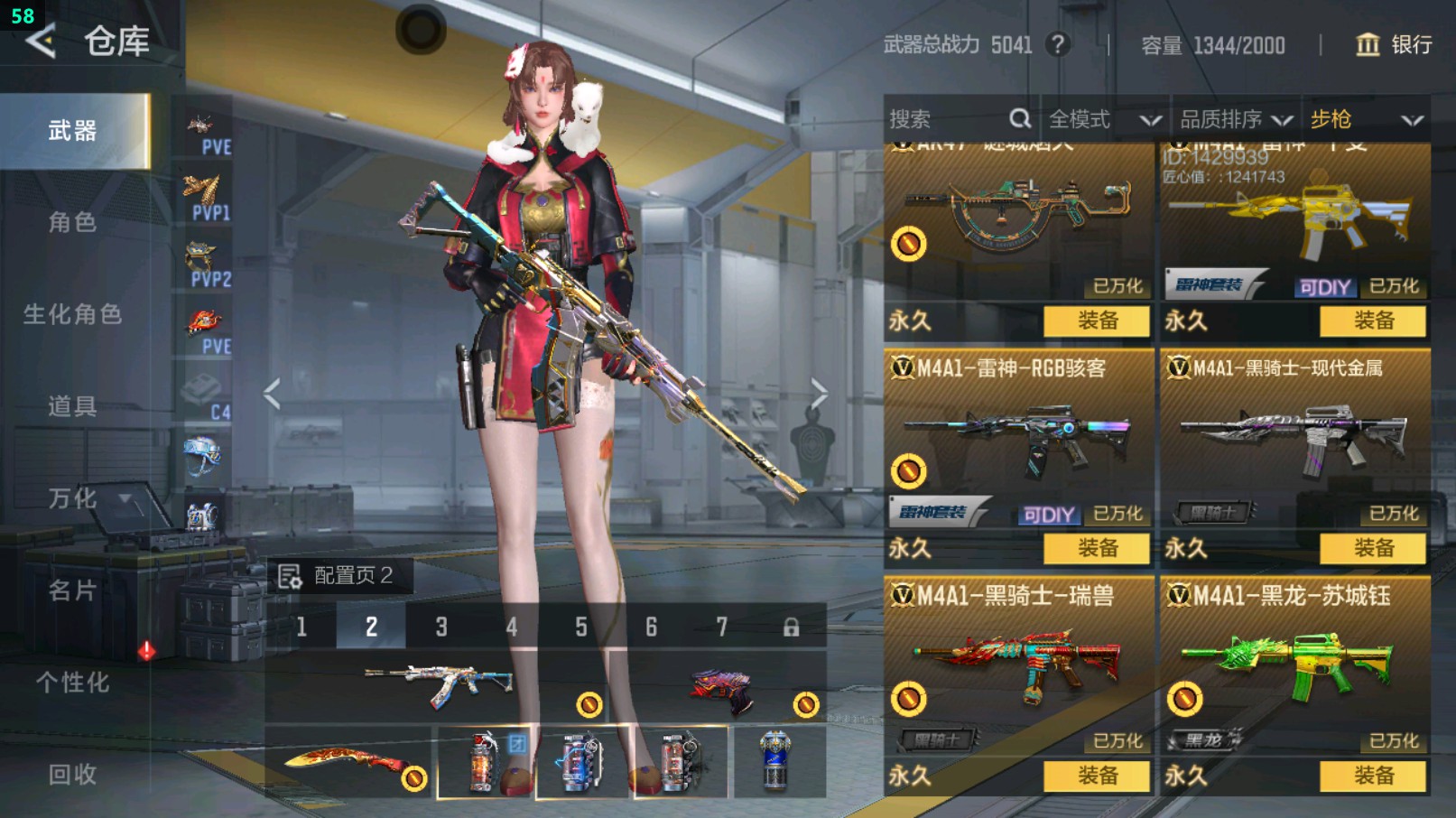This screenshot has width=1456, height=818.
Task: Equip the M4A1-黑骑士-现代金属 rifle
Action: 1373,548
